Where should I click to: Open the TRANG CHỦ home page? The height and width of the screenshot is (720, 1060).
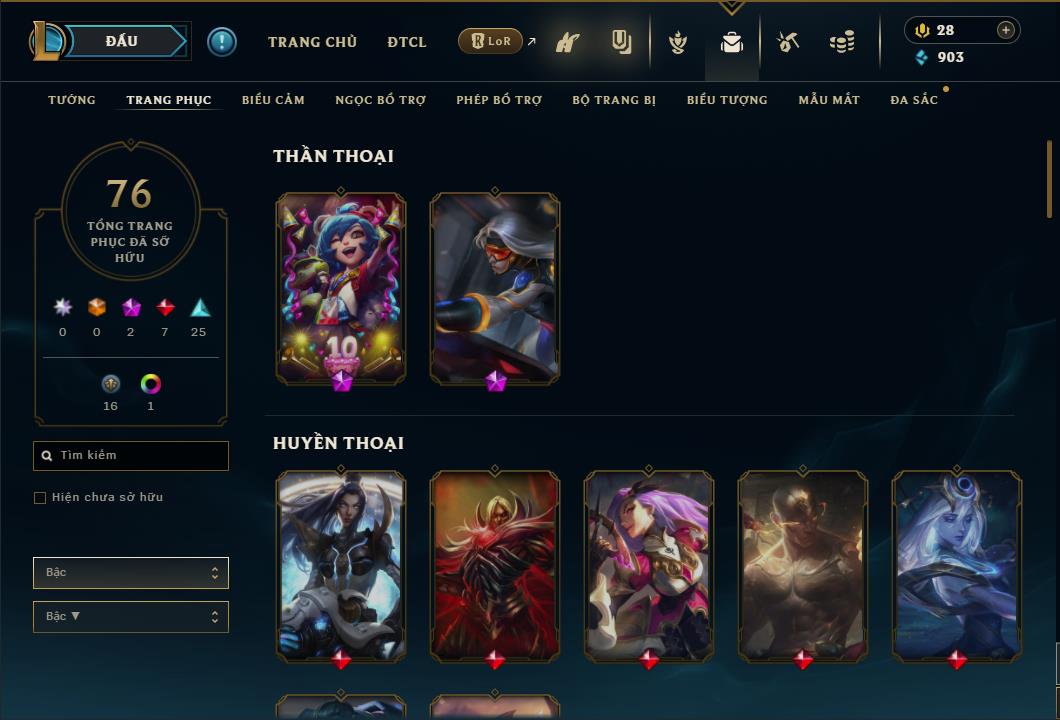pyautogui.click(x=312, y=42)
